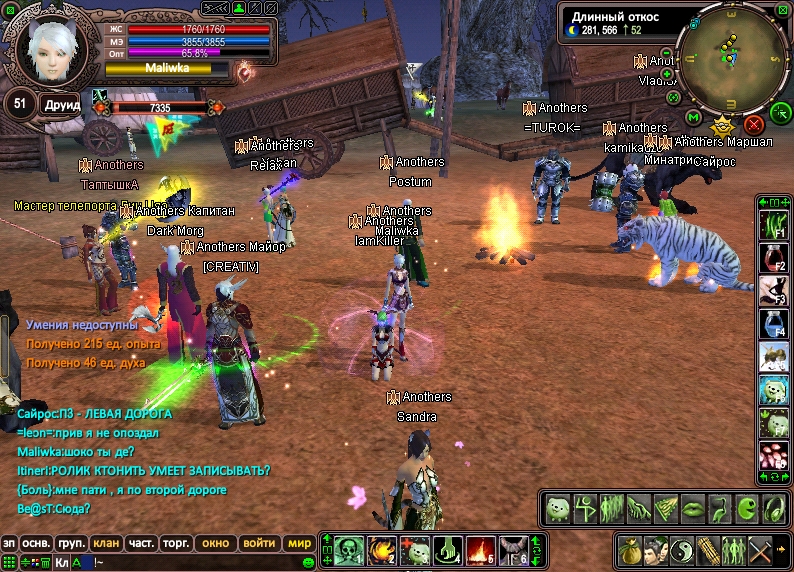The width and height of the screenshot is (794, 572).
Task: Select the мир world chat tab
Action: click(298, 543)
